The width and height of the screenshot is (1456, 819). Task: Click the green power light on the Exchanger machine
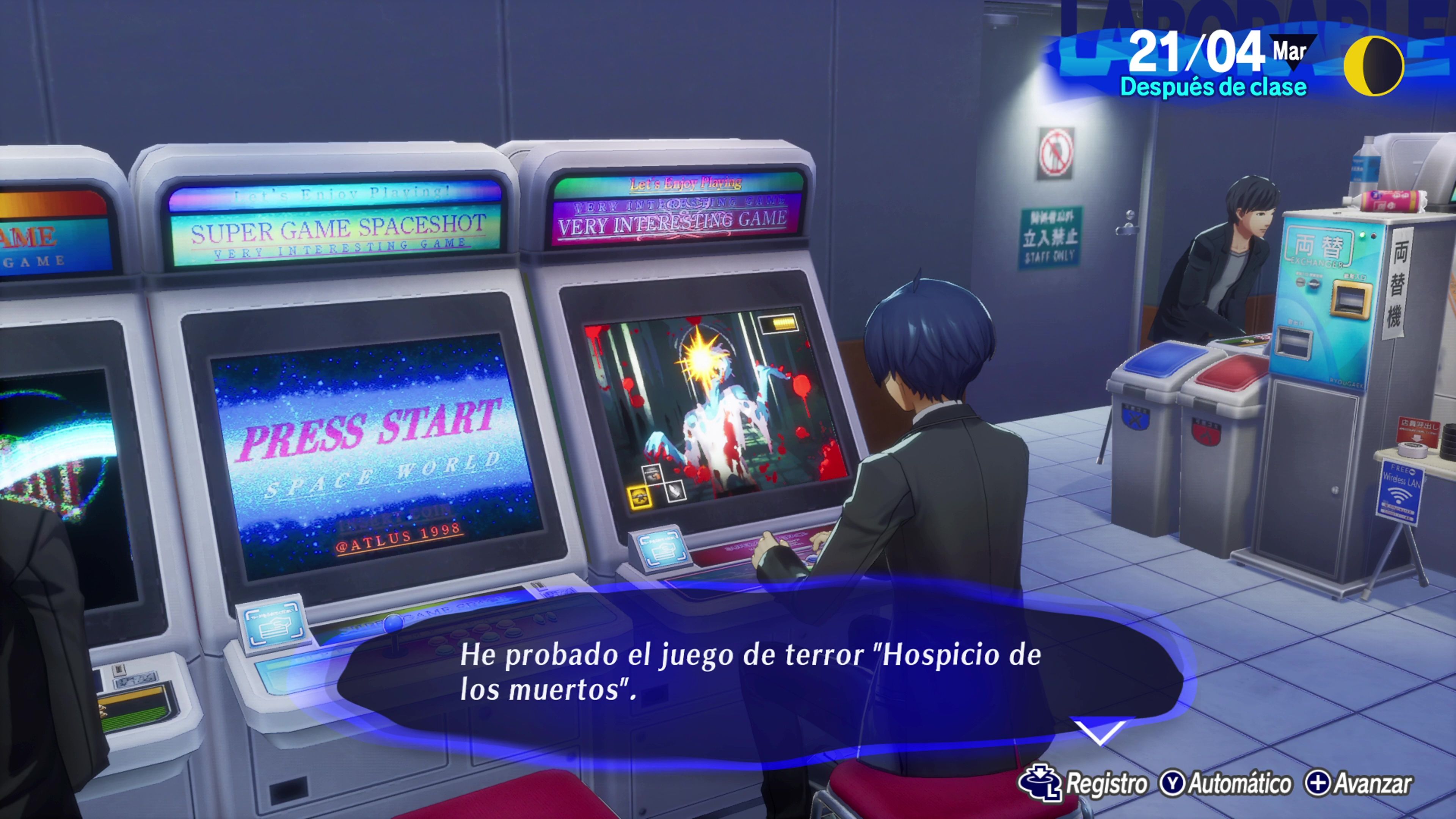click(x=1362, y=236)
